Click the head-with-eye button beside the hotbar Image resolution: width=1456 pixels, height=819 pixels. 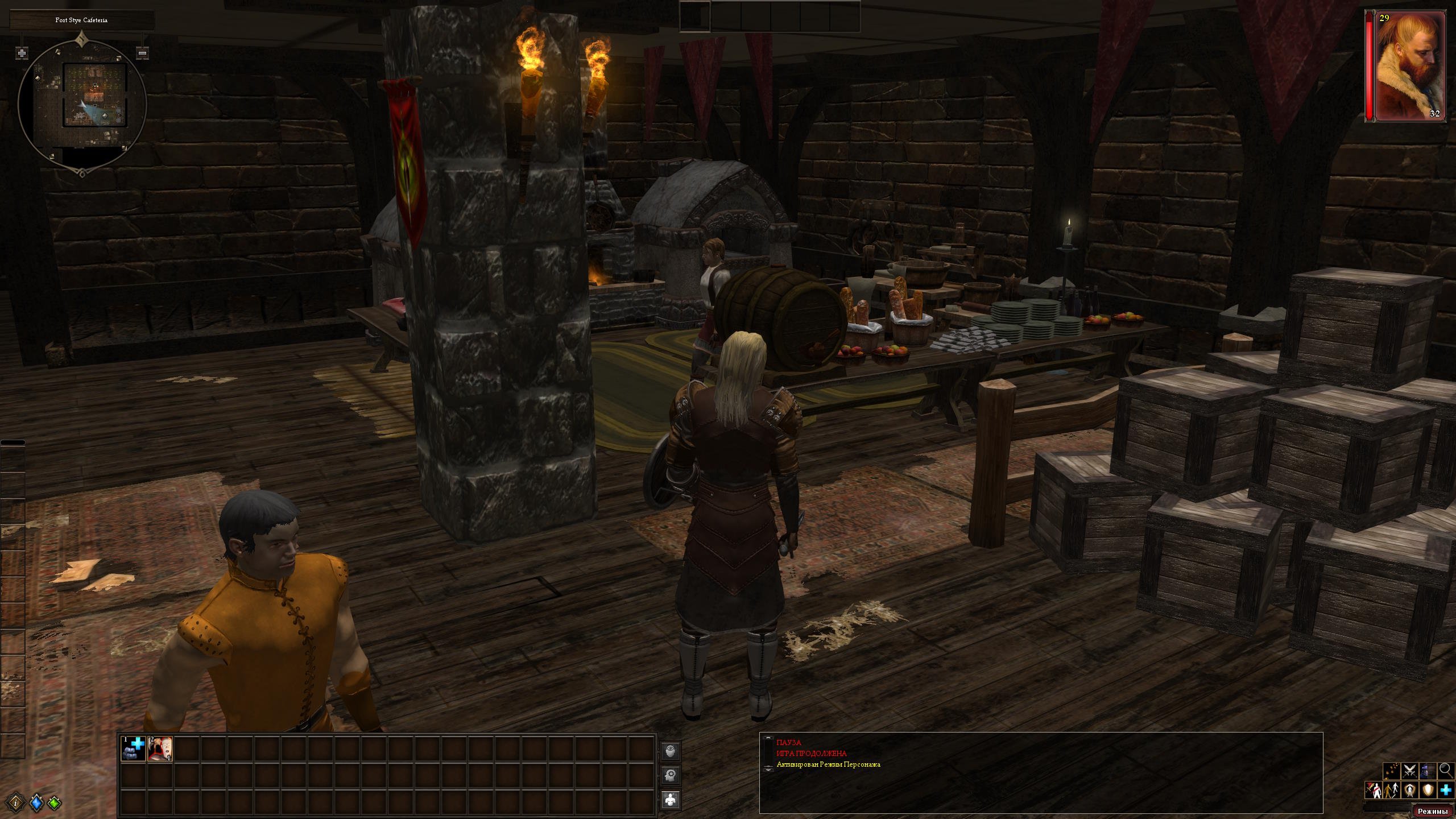click(671, 751)
